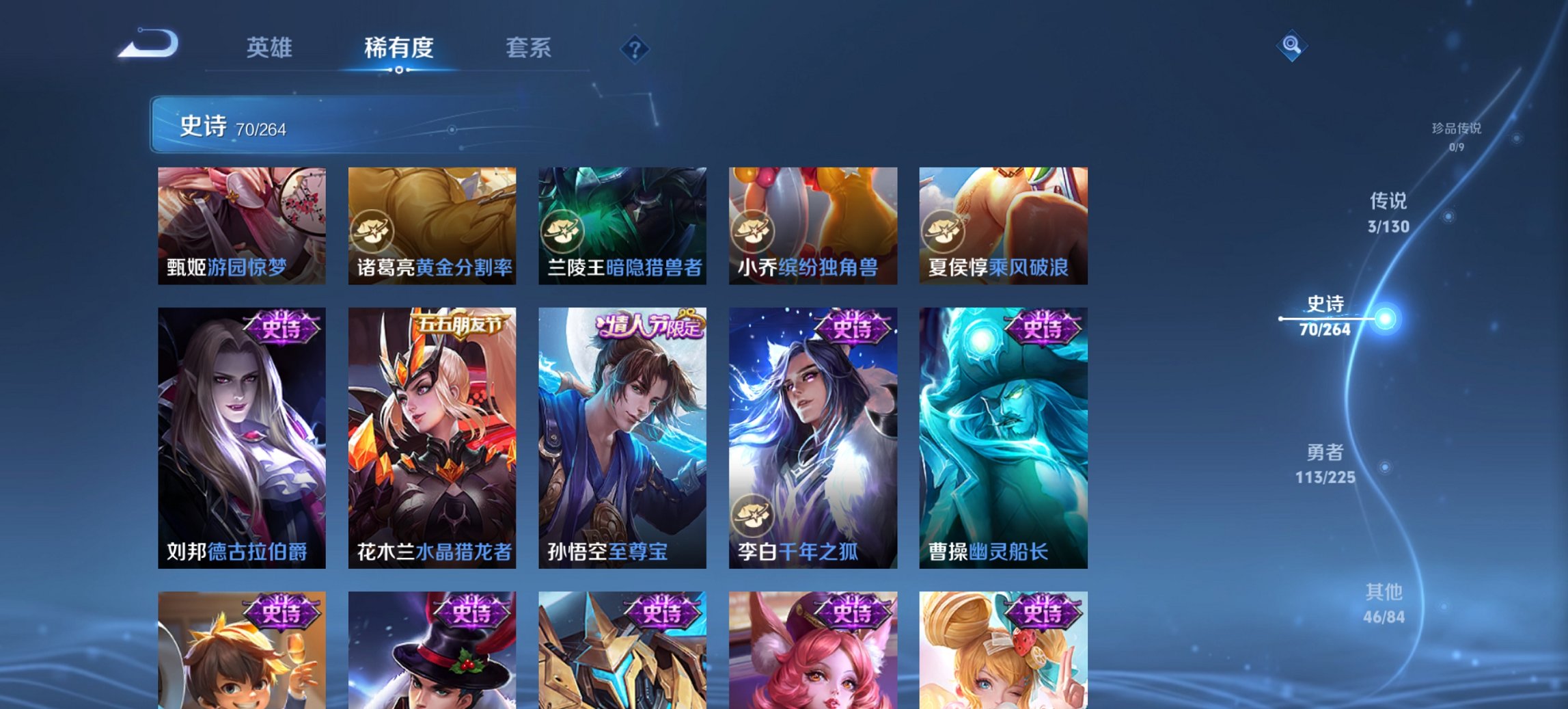Switch to the 套系 tab
Viewport: 1568px width, 709px height.
click(x=529, y=48)
